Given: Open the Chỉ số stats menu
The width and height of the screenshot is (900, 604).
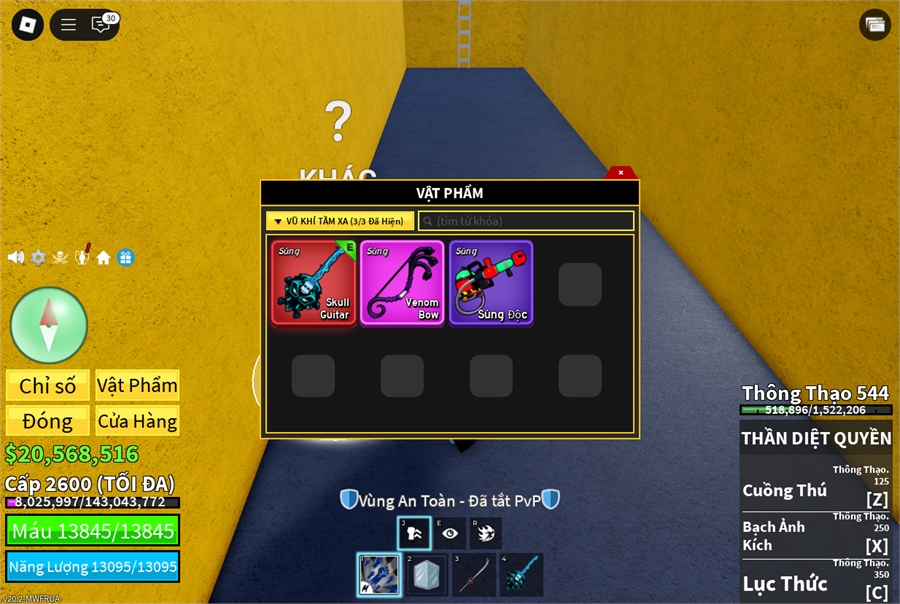Looking at the screenshot, I should coord(48,386).
